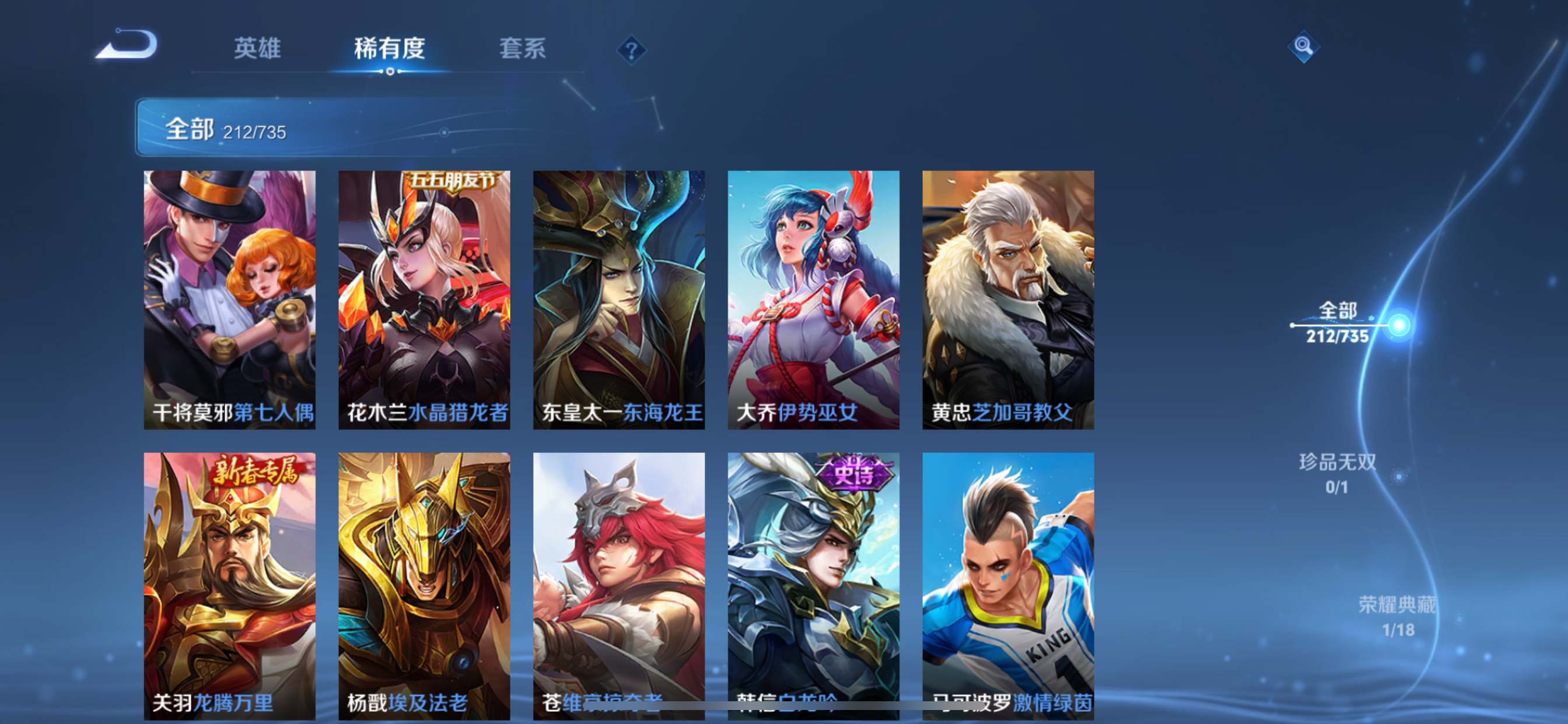
Task: Open the skin search magnifier icon
Action: 1304,47
